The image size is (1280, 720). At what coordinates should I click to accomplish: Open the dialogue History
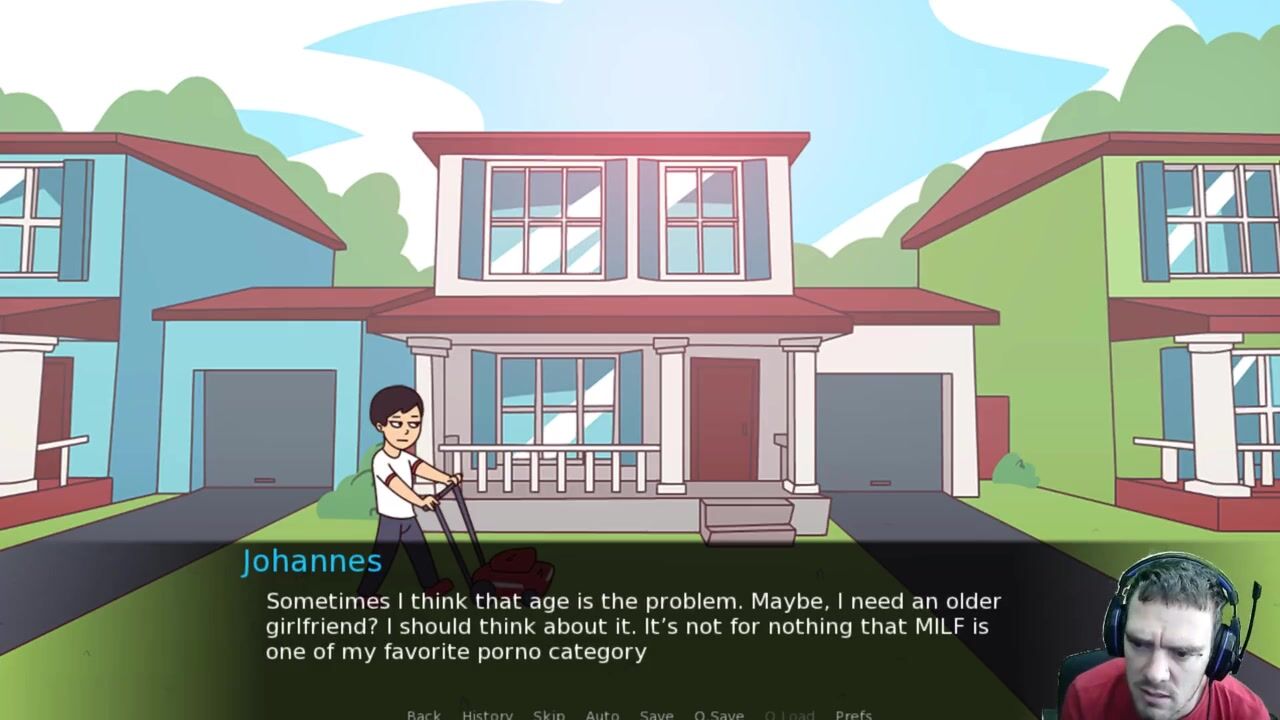(x=487, y=714)
